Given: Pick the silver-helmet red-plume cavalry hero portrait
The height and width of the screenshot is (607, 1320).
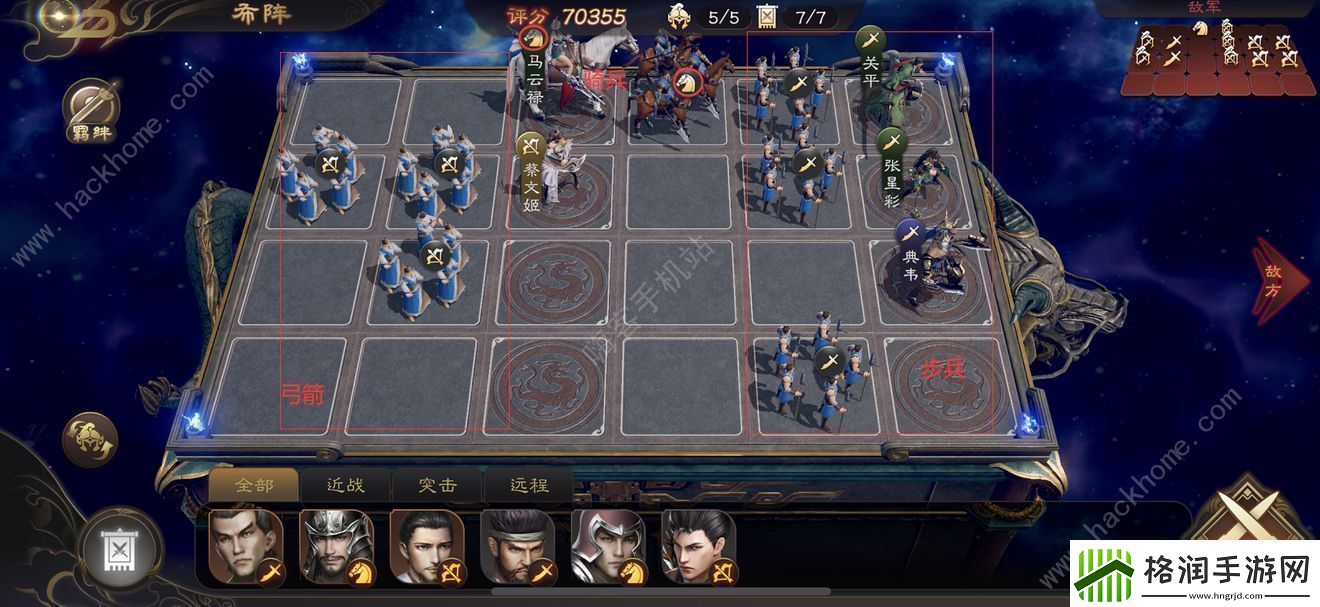Looking at the screenshot, I should coord(608,546).
